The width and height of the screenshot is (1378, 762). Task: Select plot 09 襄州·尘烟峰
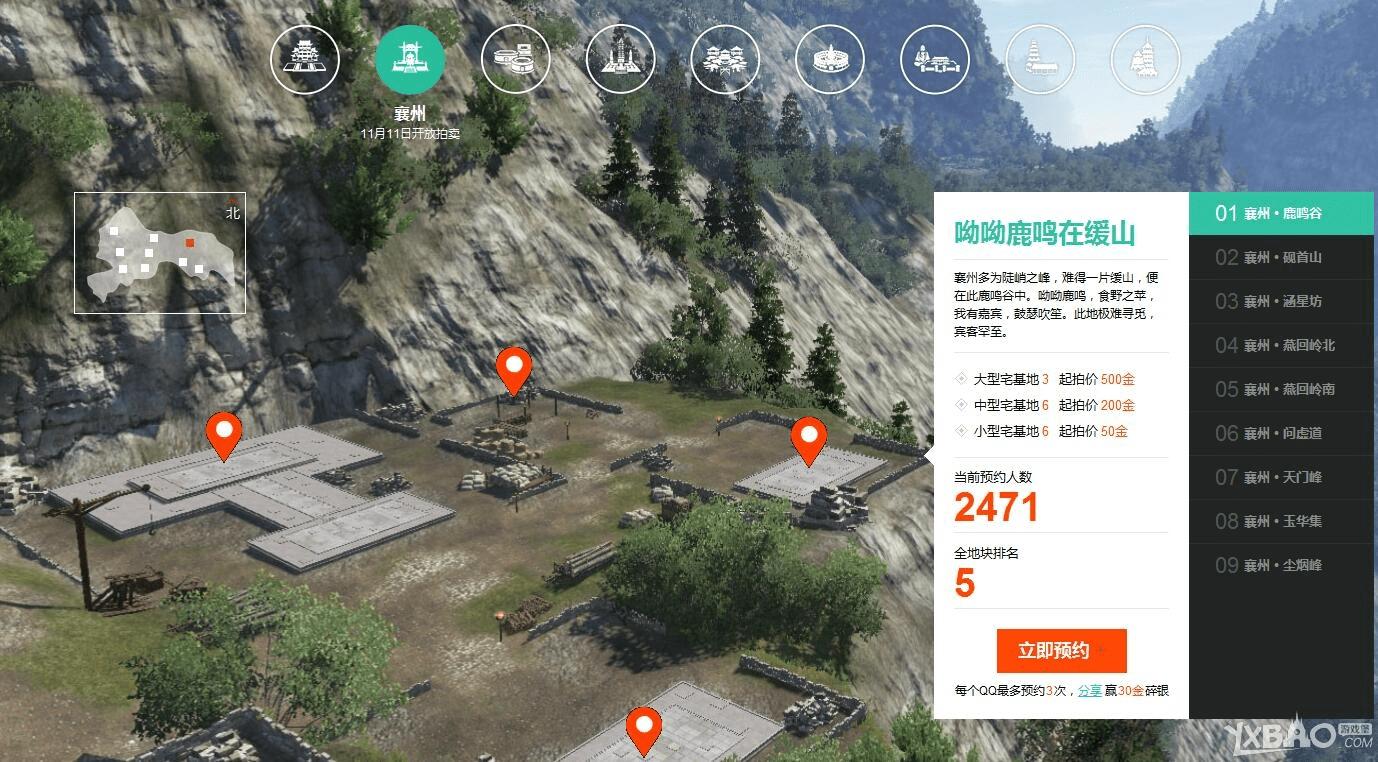[1281, 565]
